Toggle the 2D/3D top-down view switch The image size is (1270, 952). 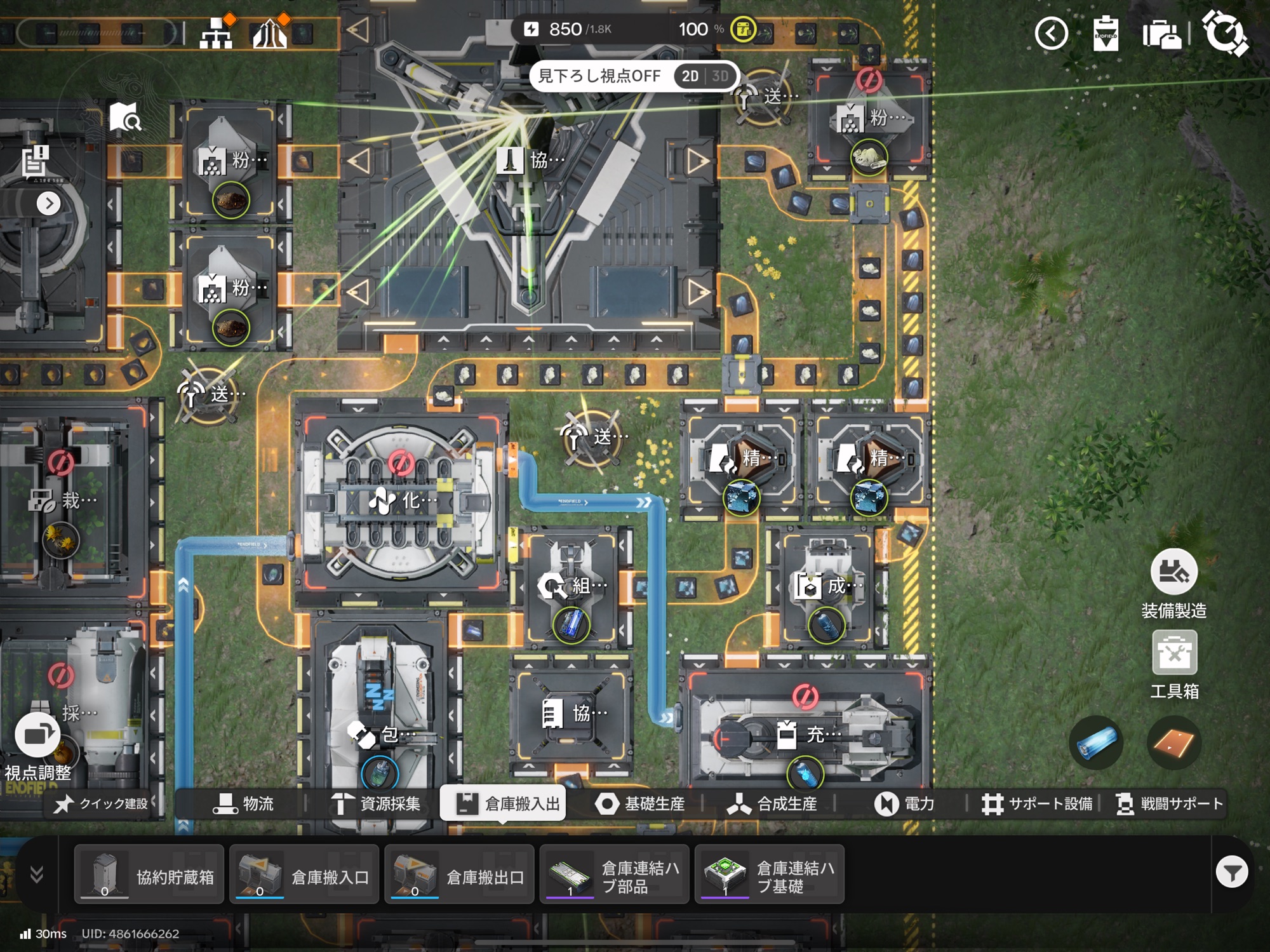click(x=705, y=76)
